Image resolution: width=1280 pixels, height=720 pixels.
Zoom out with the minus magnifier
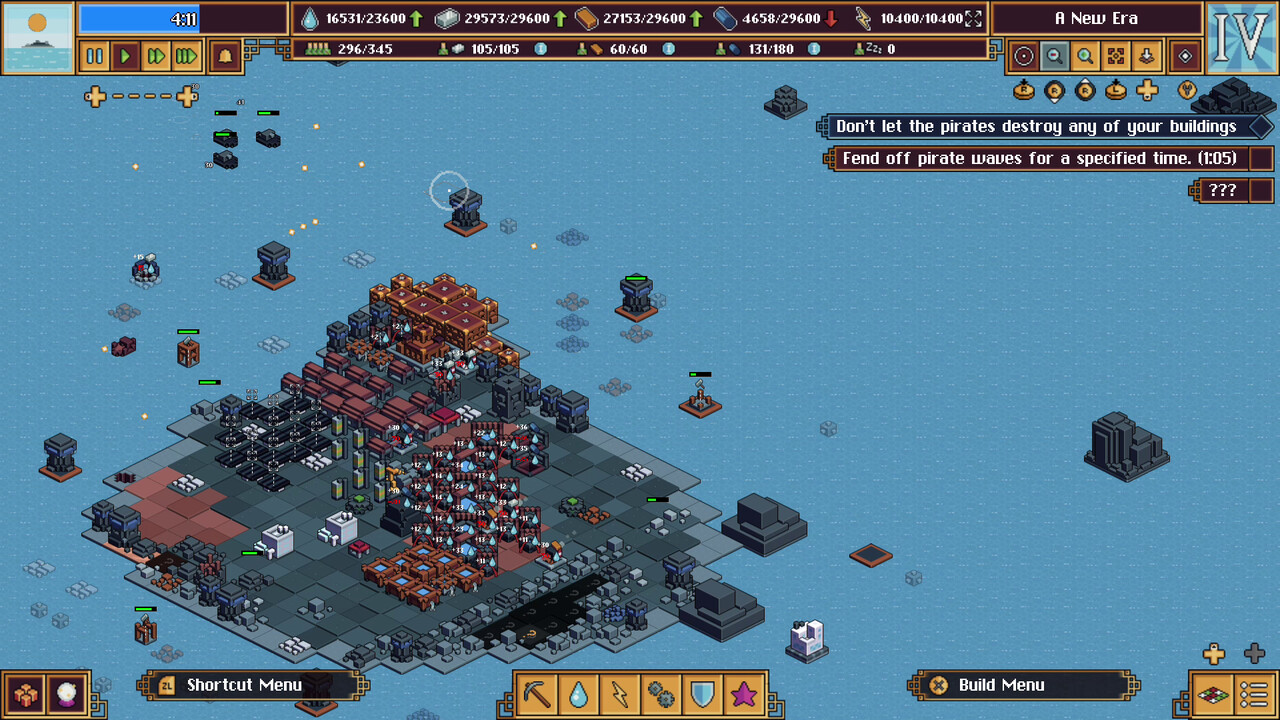[x=1053, y=57]
